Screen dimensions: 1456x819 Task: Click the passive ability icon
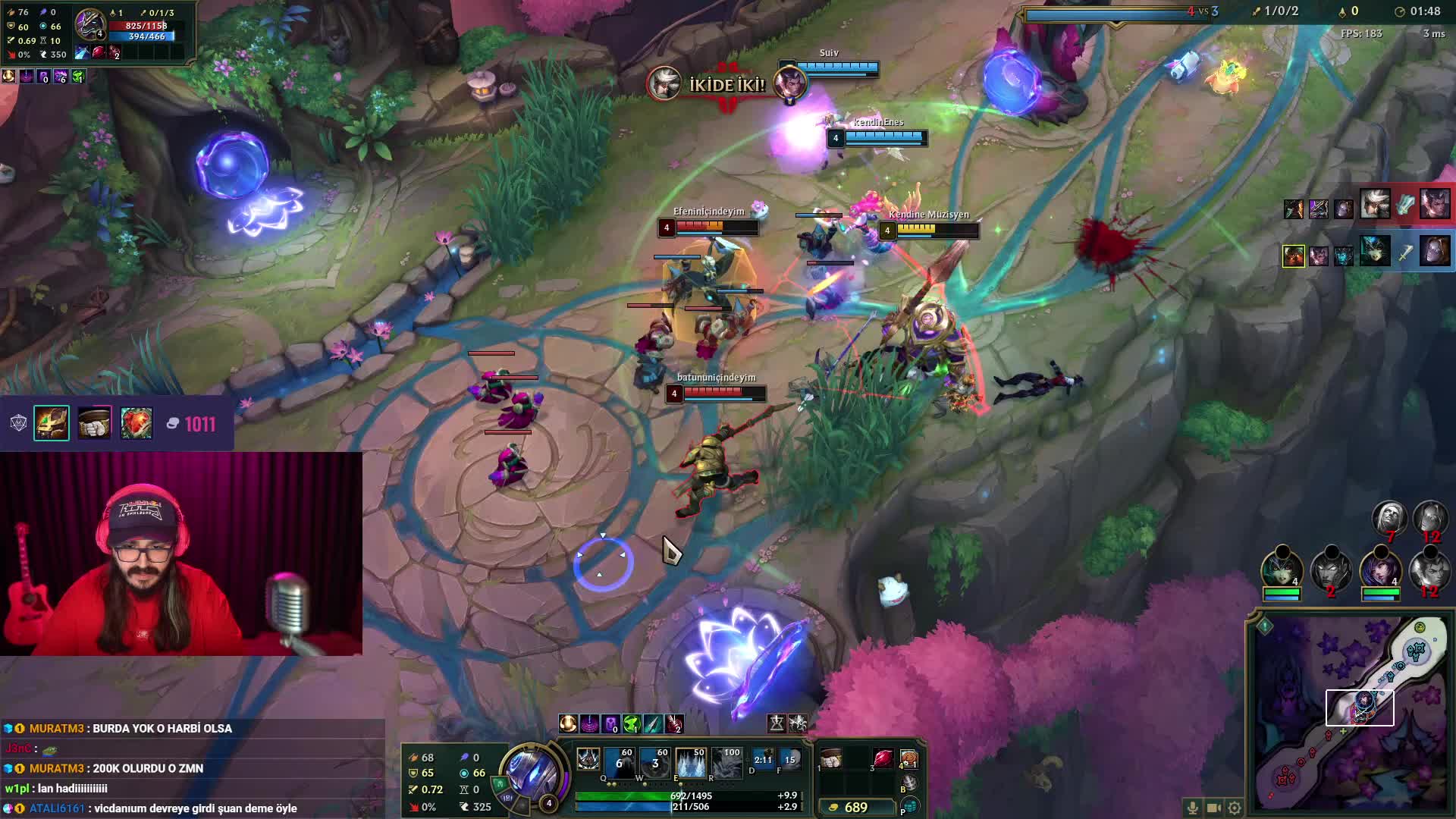[x=588, y=759]
